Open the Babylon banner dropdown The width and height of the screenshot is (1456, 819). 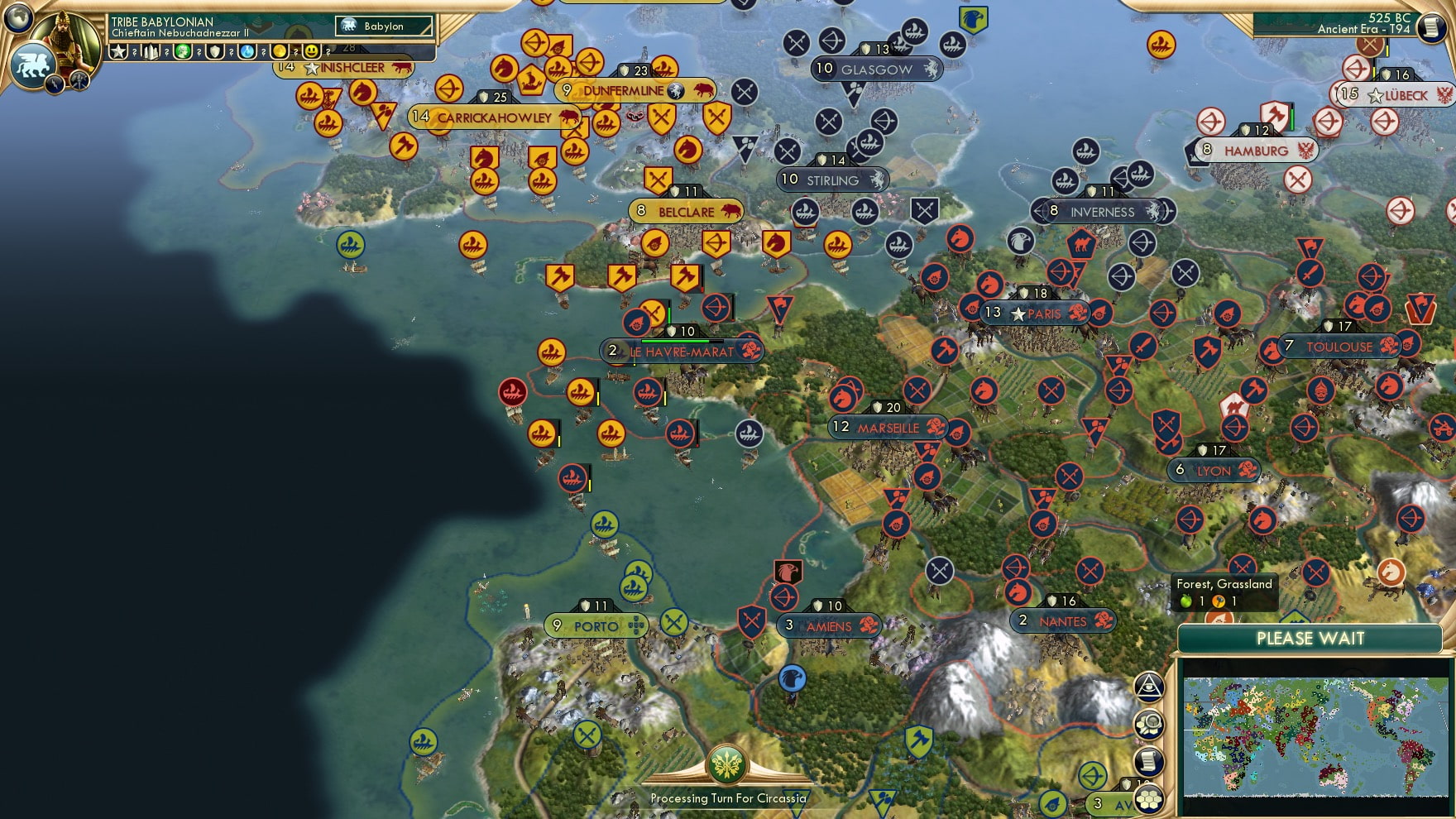(x=385, y=26)
